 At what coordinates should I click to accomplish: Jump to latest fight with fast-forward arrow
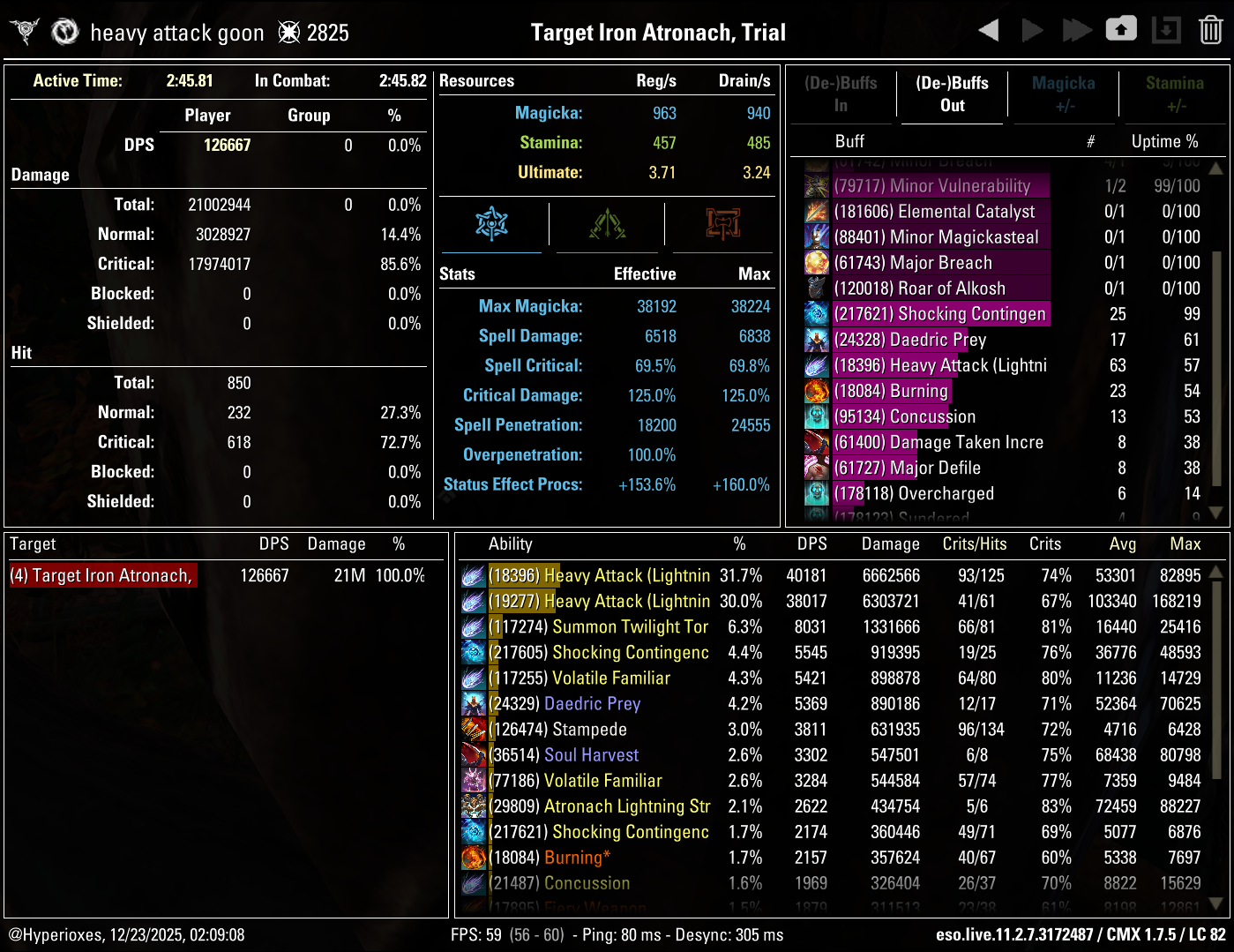tap(1077, 29)
